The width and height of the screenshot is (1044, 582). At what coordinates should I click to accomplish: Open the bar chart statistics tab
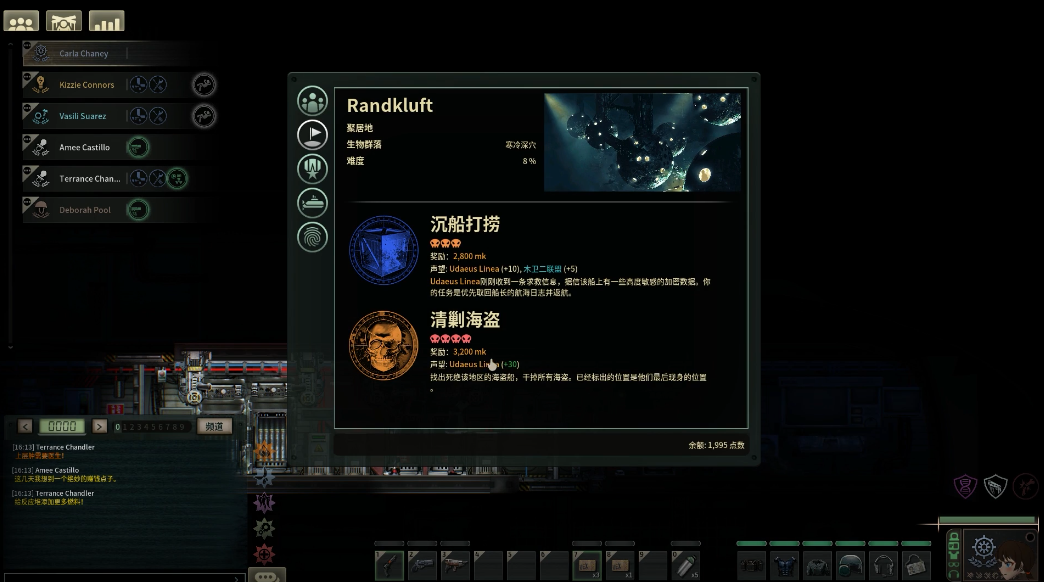107,21
